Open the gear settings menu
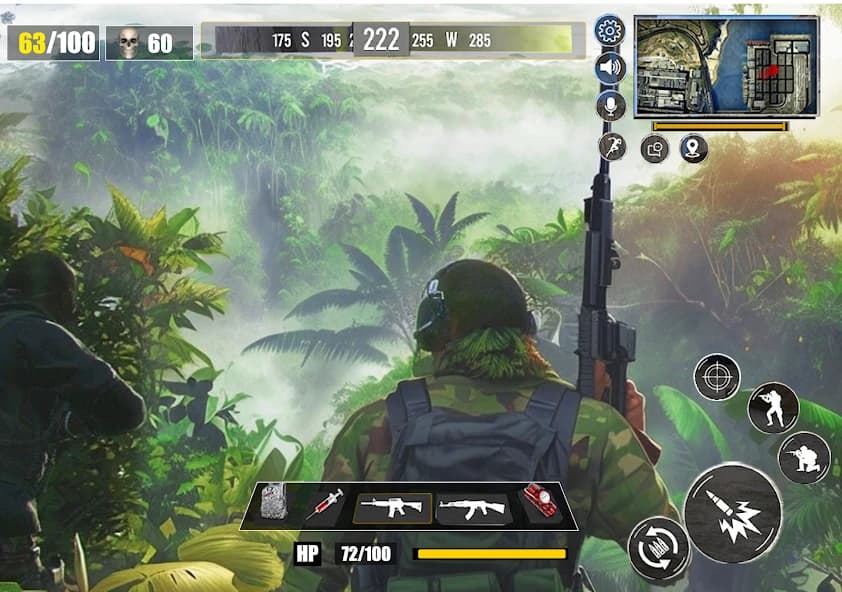Viewport: 842px width, 592px height. pos(608,30)
